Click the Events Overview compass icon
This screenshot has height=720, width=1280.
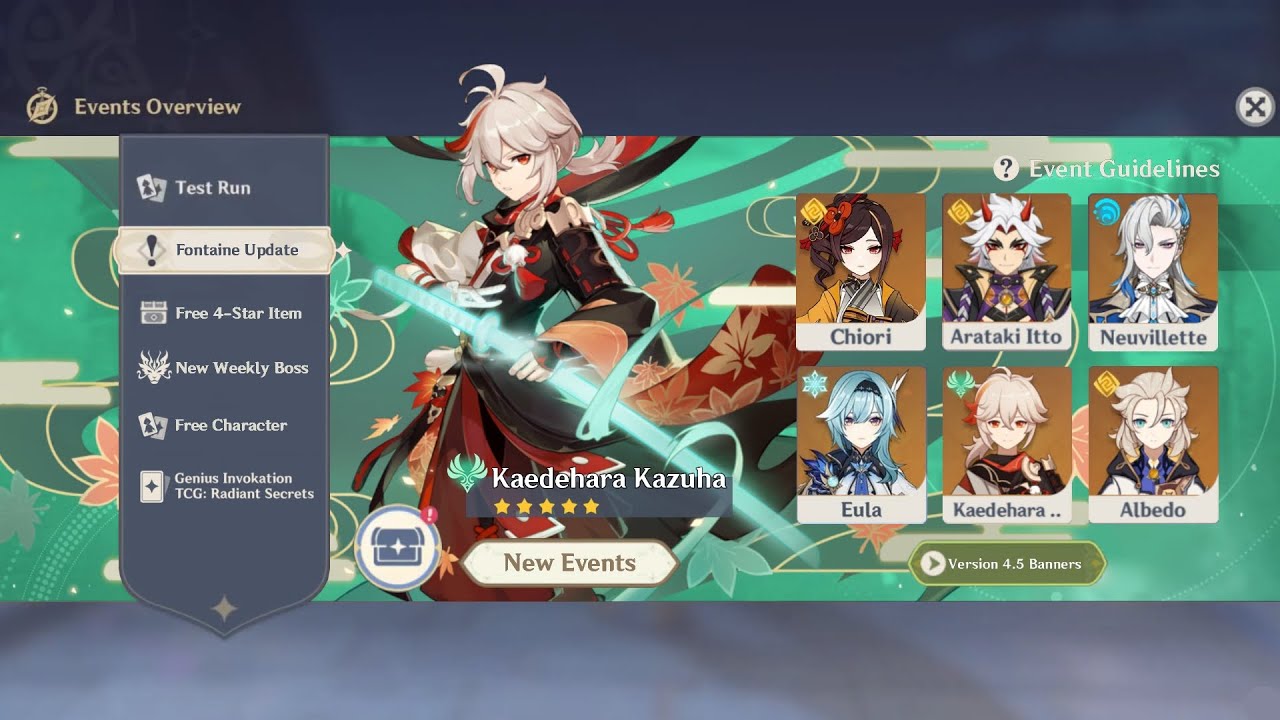click(x=42, y=106)
